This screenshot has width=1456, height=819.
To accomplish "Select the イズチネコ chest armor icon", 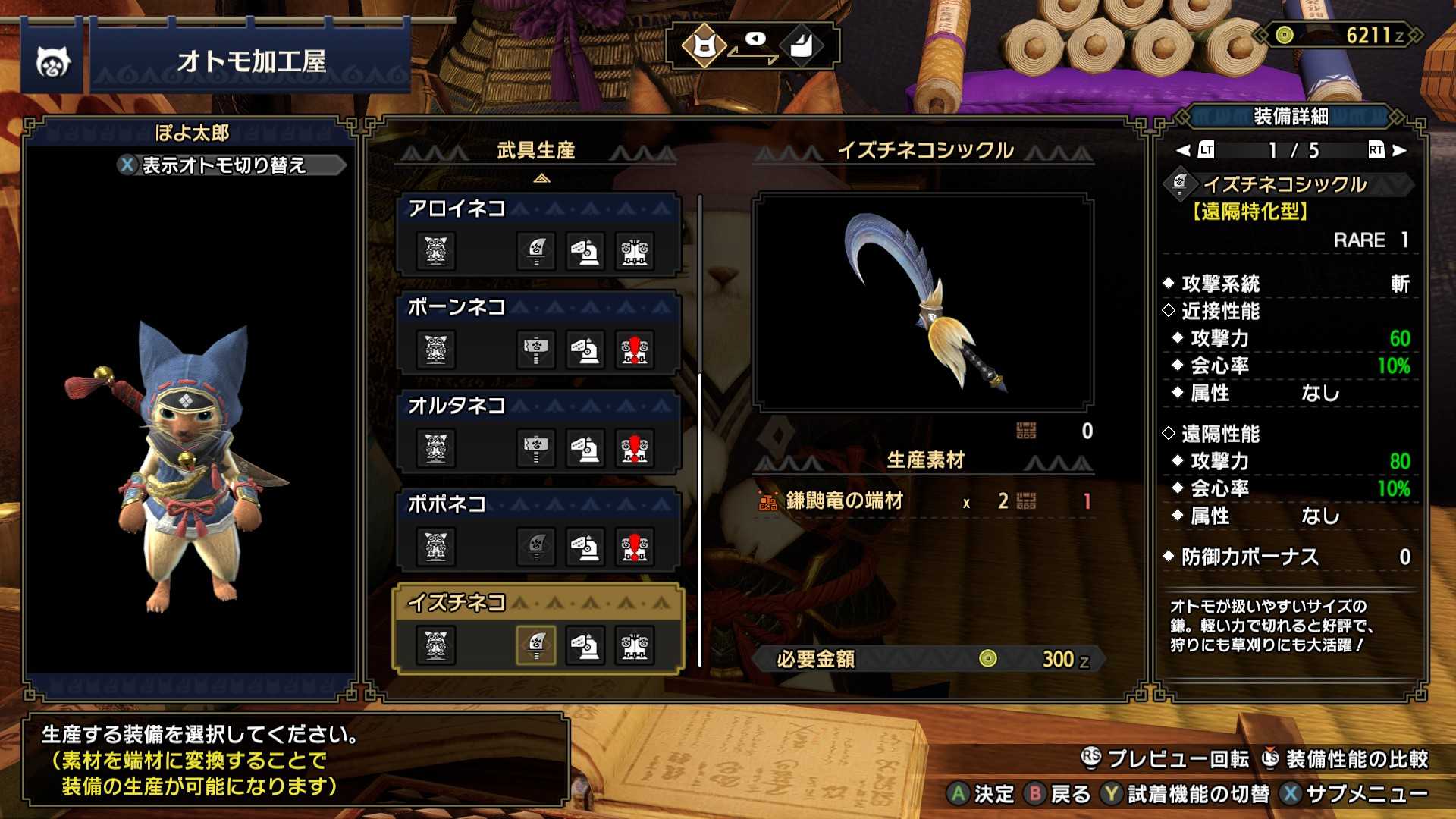I will pos(635,646).
